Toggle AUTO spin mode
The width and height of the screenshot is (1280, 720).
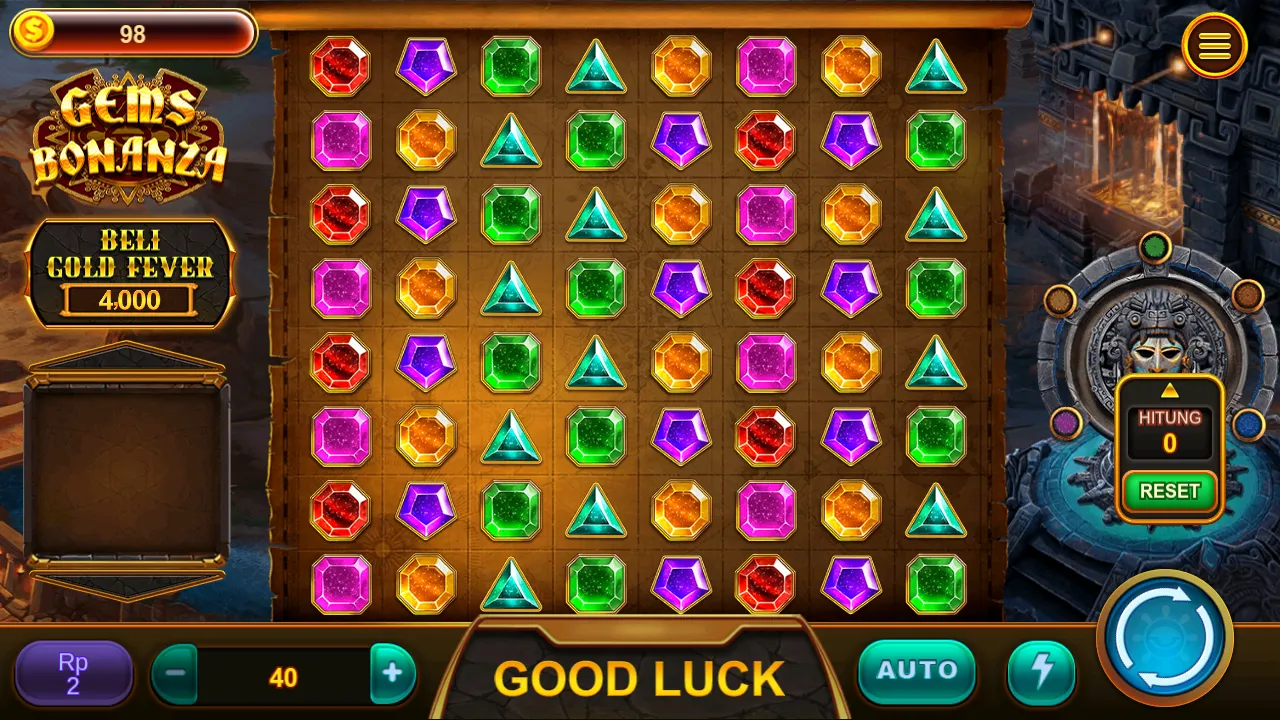916,672
